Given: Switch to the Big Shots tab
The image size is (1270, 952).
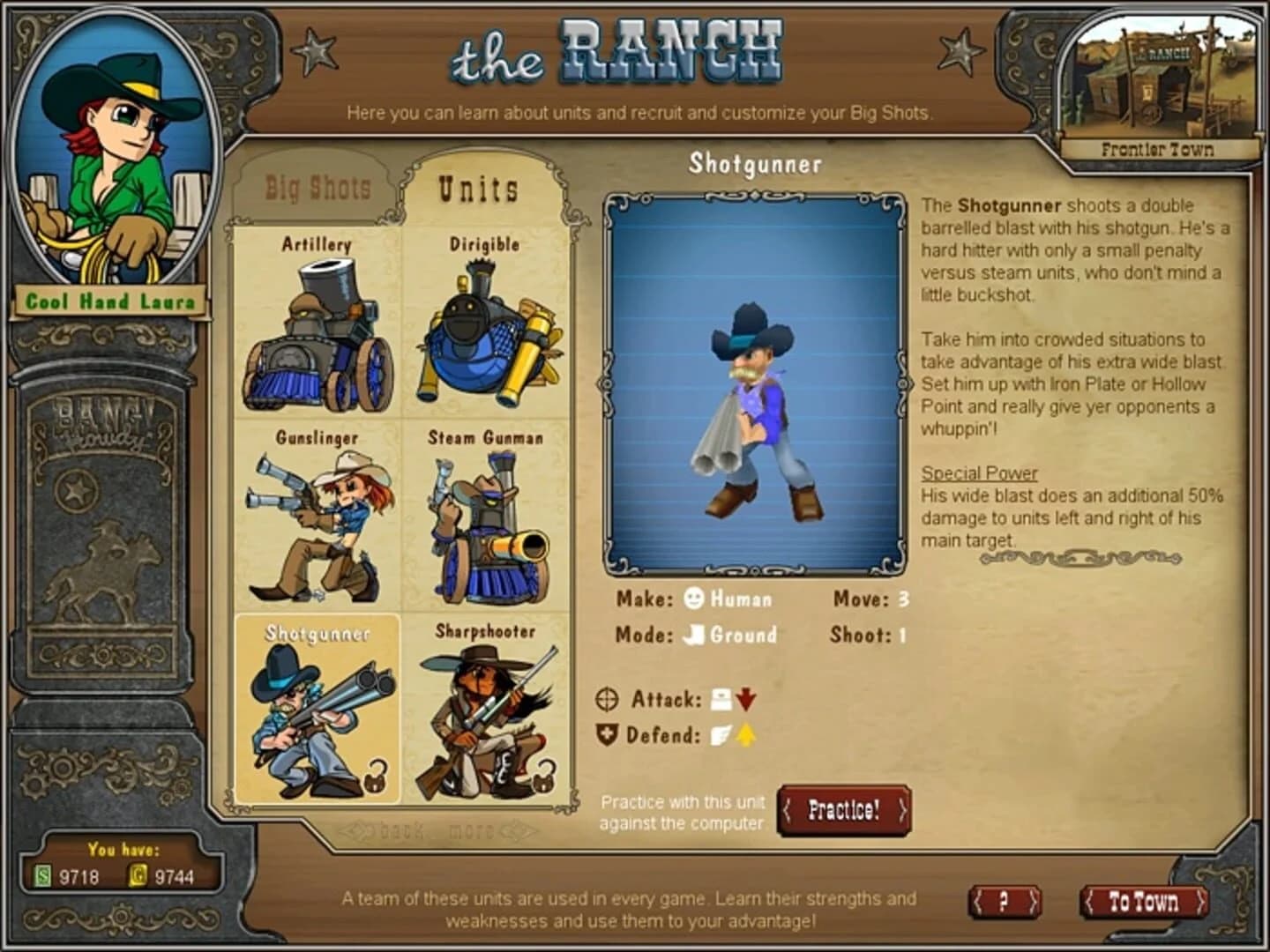Looking at the screenshot, I should click(317, 187).
